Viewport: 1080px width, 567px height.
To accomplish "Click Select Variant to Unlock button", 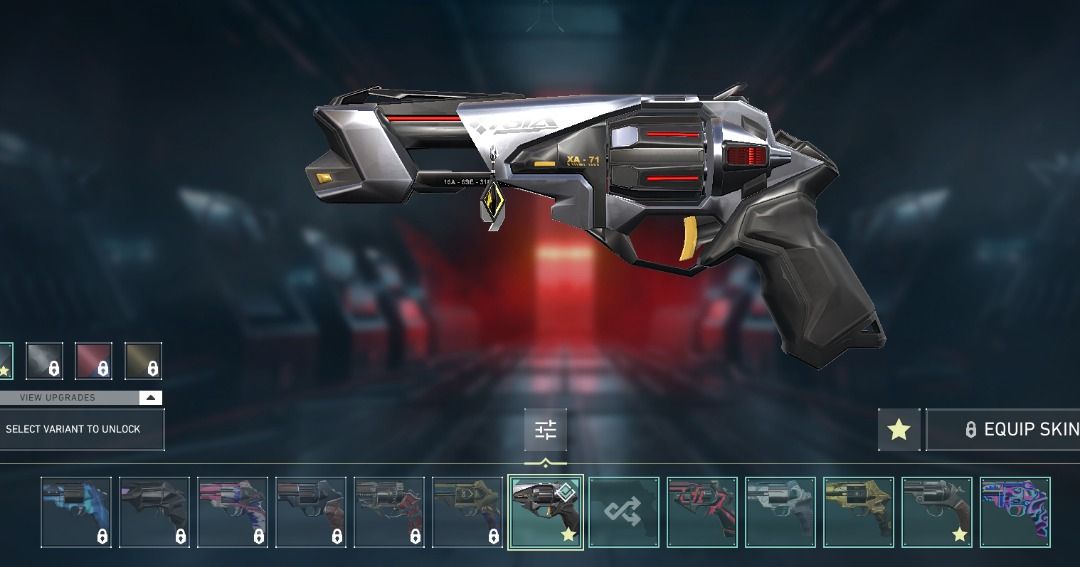I will (81, 429).
